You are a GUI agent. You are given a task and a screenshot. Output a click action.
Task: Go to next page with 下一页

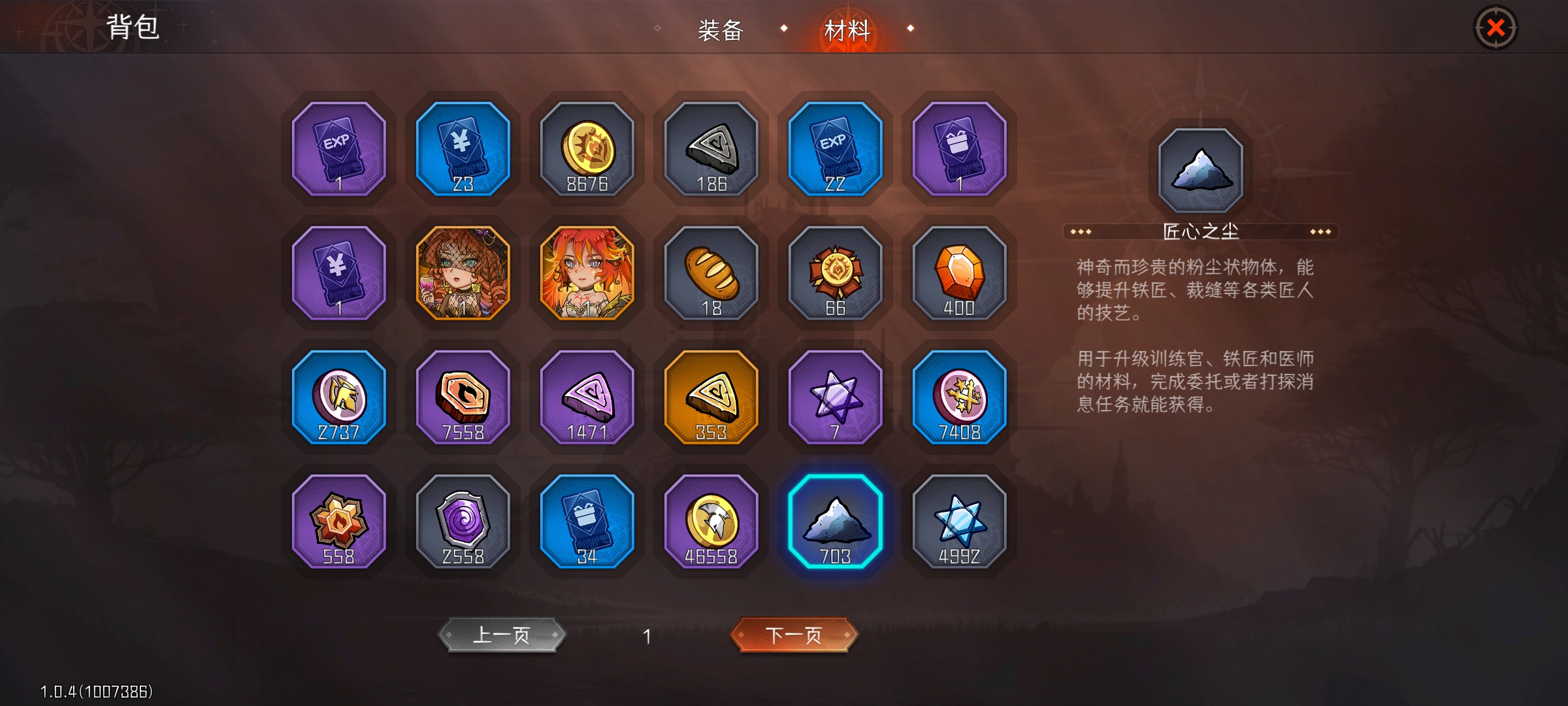[793, 635]
